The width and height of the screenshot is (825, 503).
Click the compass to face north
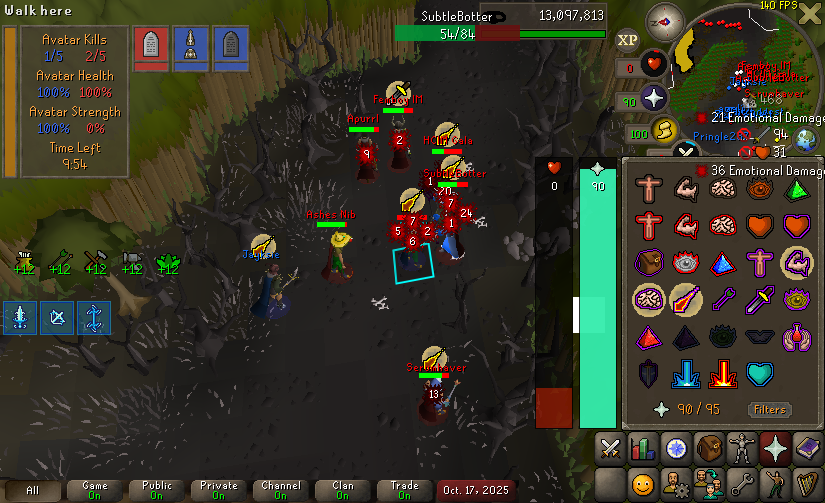pyautogui.click(x=665, y=19)
